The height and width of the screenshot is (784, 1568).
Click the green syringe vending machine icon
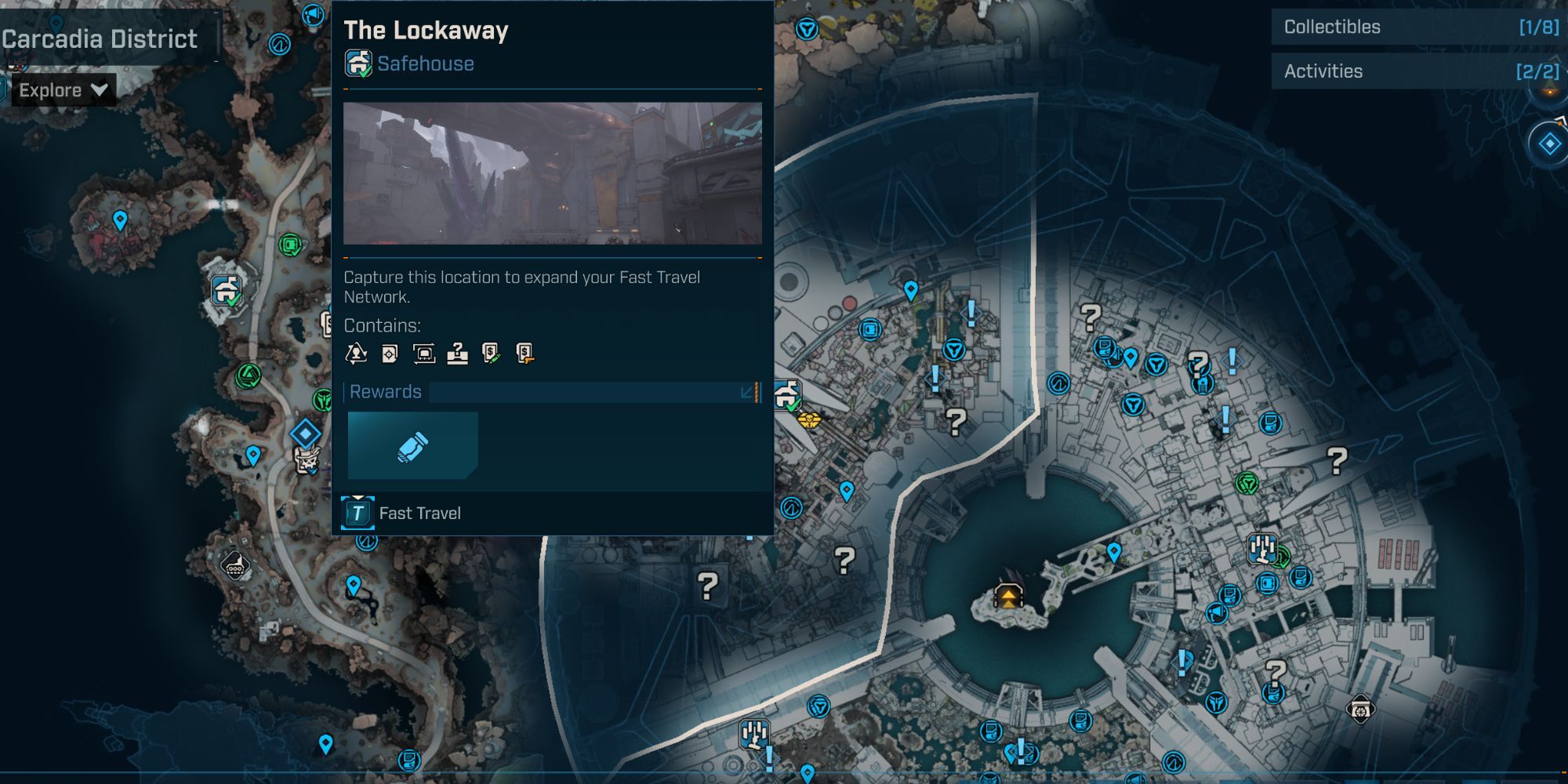pos(491,354)
